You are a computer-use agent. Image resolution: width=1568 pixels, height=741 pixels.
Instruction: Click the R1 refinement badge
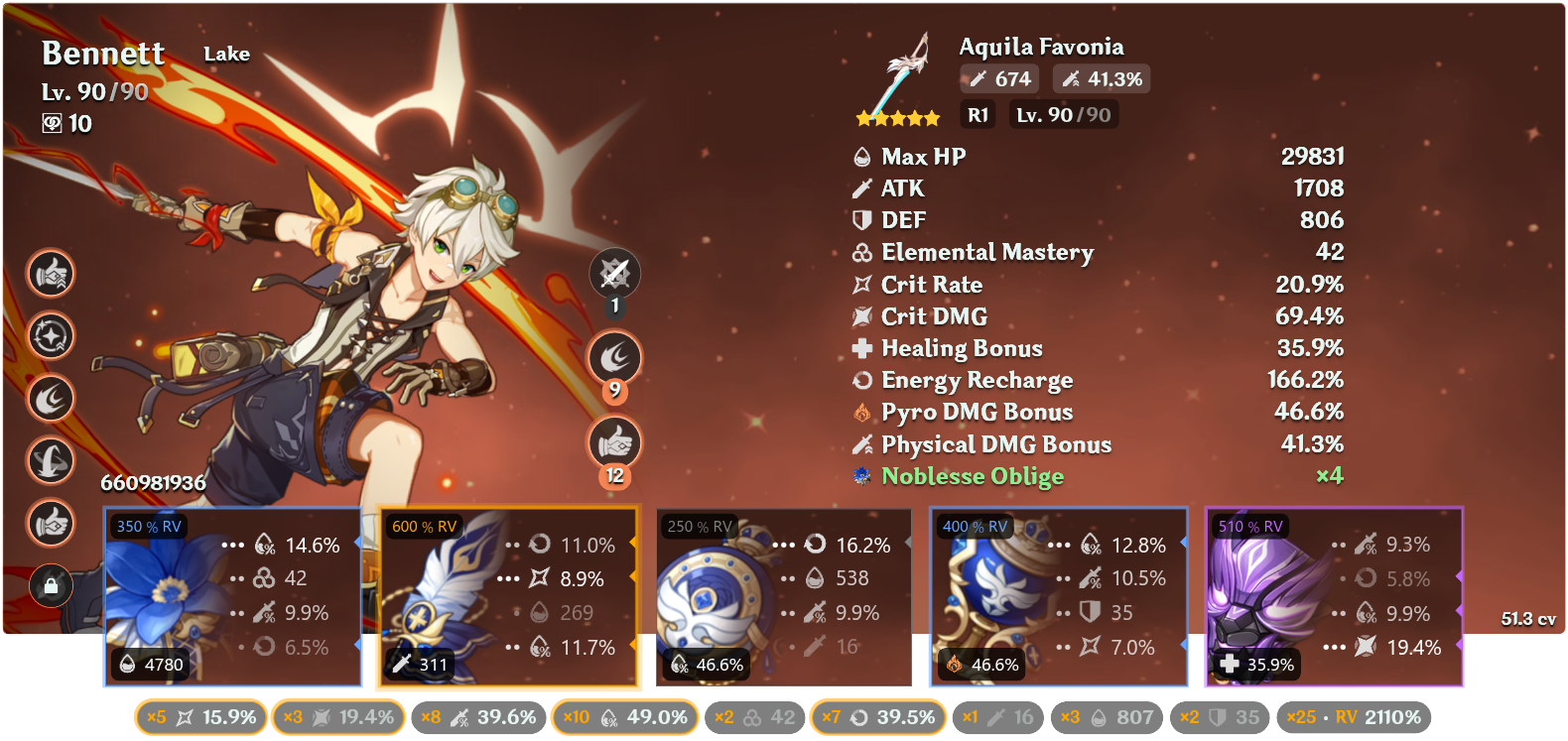977,115
